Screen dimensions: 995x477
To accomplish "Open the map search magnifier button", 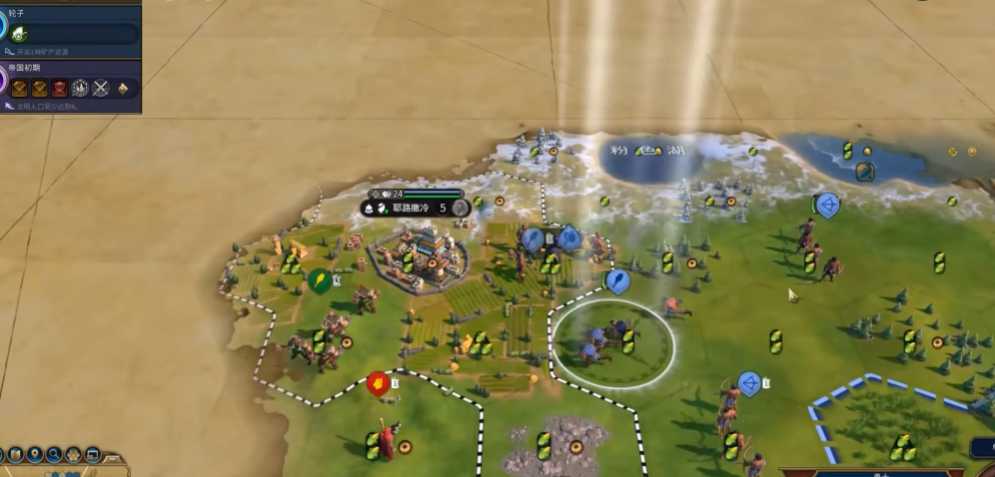I will 54,455.
